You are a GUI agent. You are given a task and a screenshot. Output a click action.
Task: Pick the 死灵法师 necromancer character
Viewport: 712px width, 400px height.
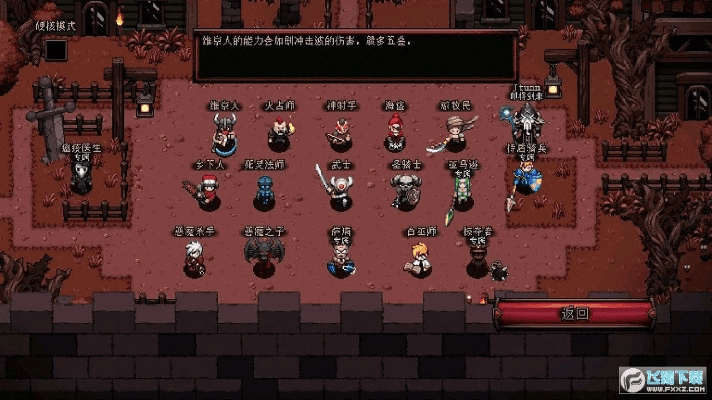click(x=264, y=192)
